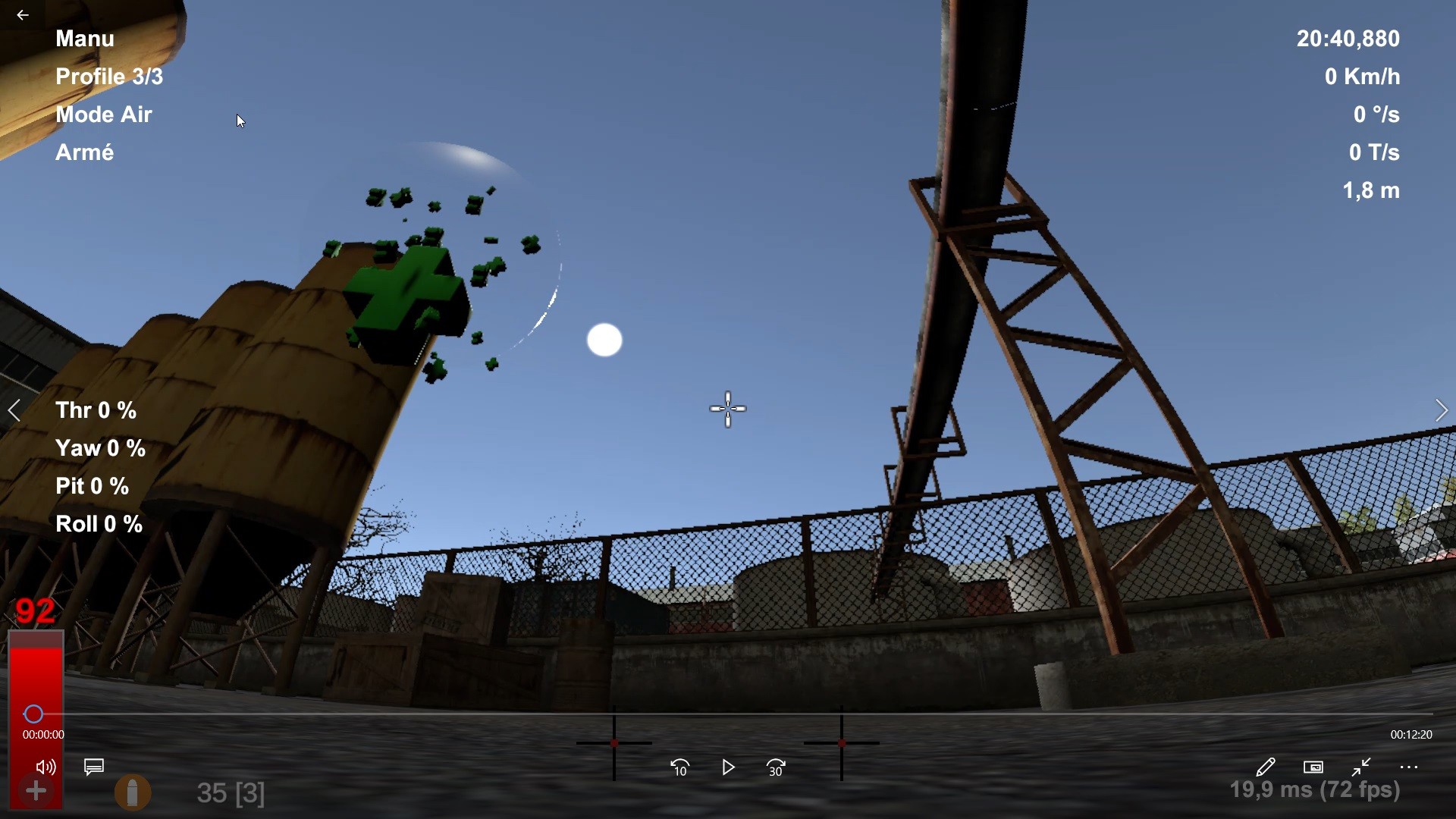Select the Manu mode label
Viewport: 1456px width, 819px height.
(x=84, y=39)
